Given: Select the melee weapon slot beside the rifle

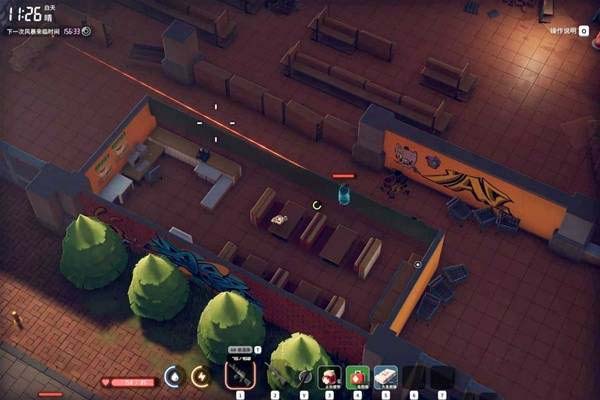Looking at the screenshot, I should (x=275, y=376).
